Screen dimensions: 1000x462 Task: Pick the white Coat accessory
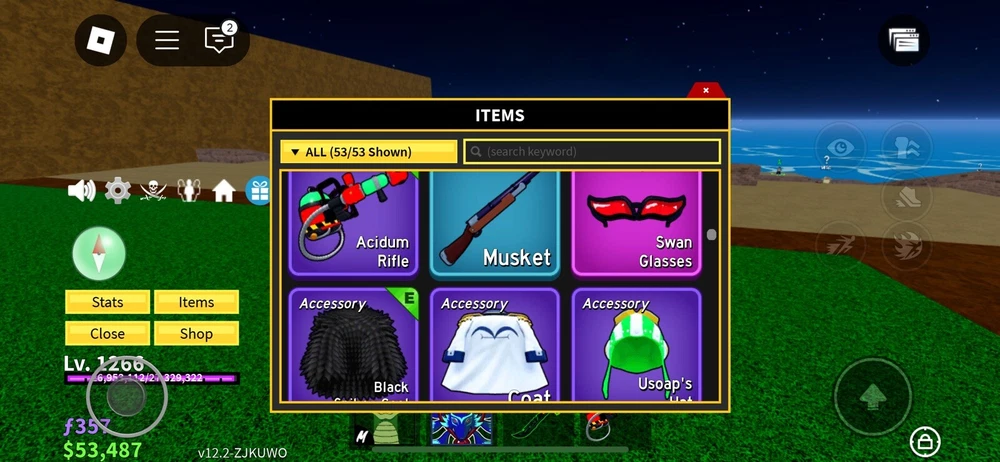pos(495,345)
